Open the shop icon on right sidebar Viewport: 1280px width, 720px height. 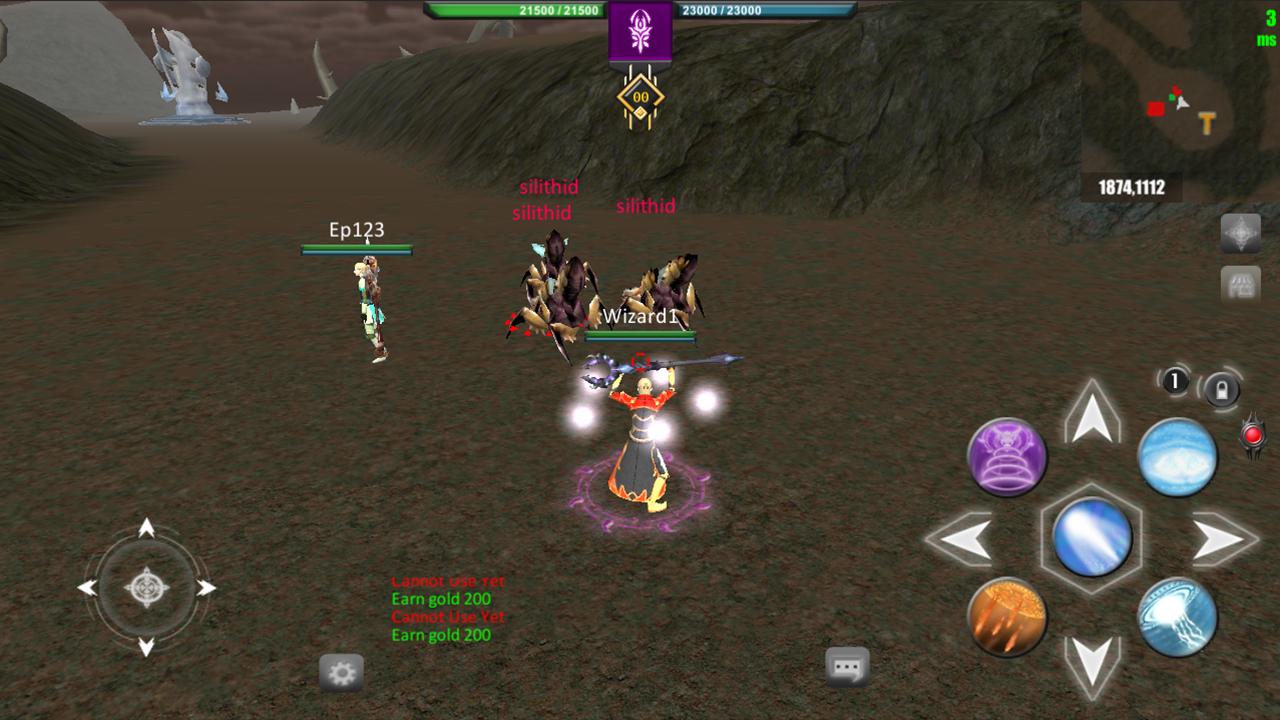point(1240,283)
